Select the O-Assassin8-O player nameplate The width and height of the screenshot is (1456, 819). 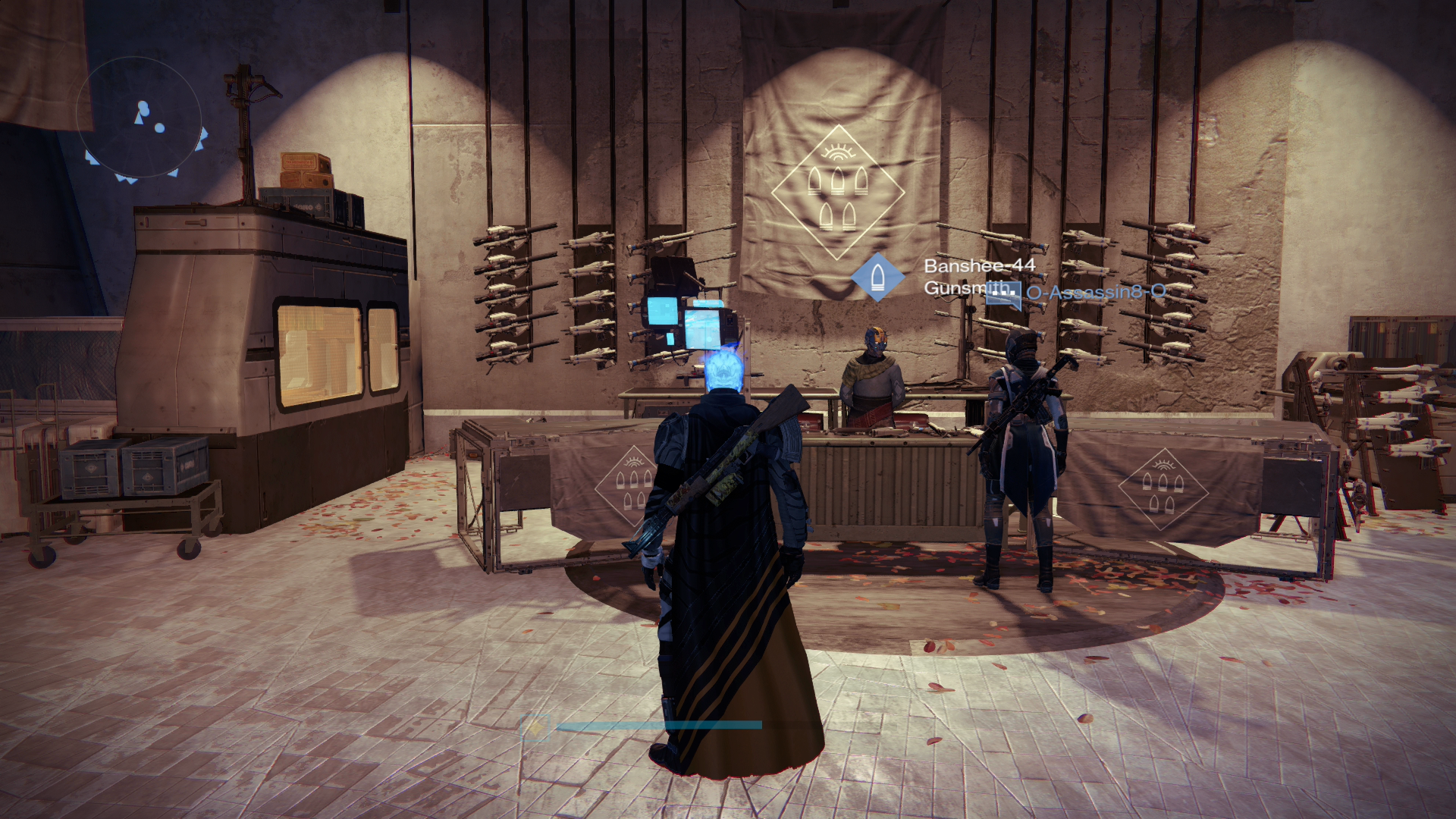click(x=1095, y=292)
